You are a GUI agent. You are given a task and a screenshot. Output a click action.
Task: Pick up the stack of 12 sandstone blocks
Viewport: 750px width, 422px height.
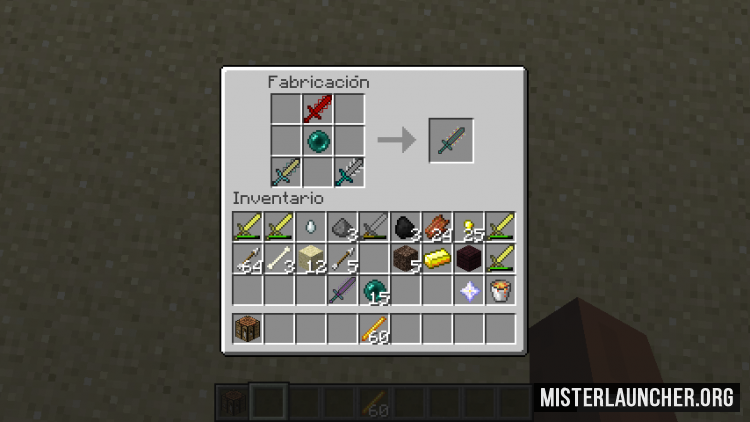point(311,259)
